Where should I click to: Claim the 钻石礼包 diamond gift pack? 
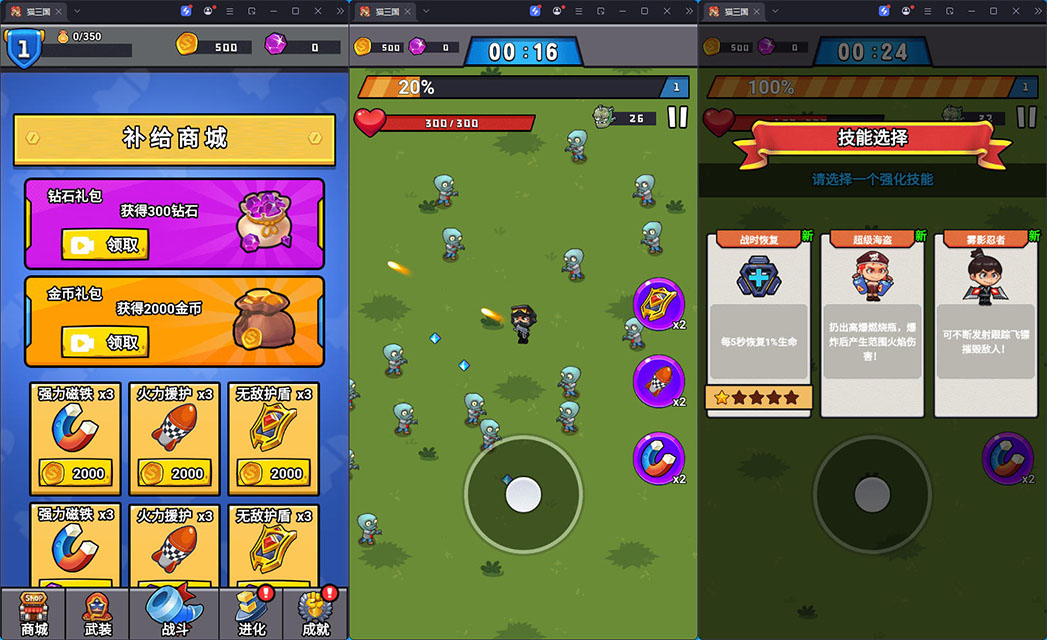(x=105, y=244)
